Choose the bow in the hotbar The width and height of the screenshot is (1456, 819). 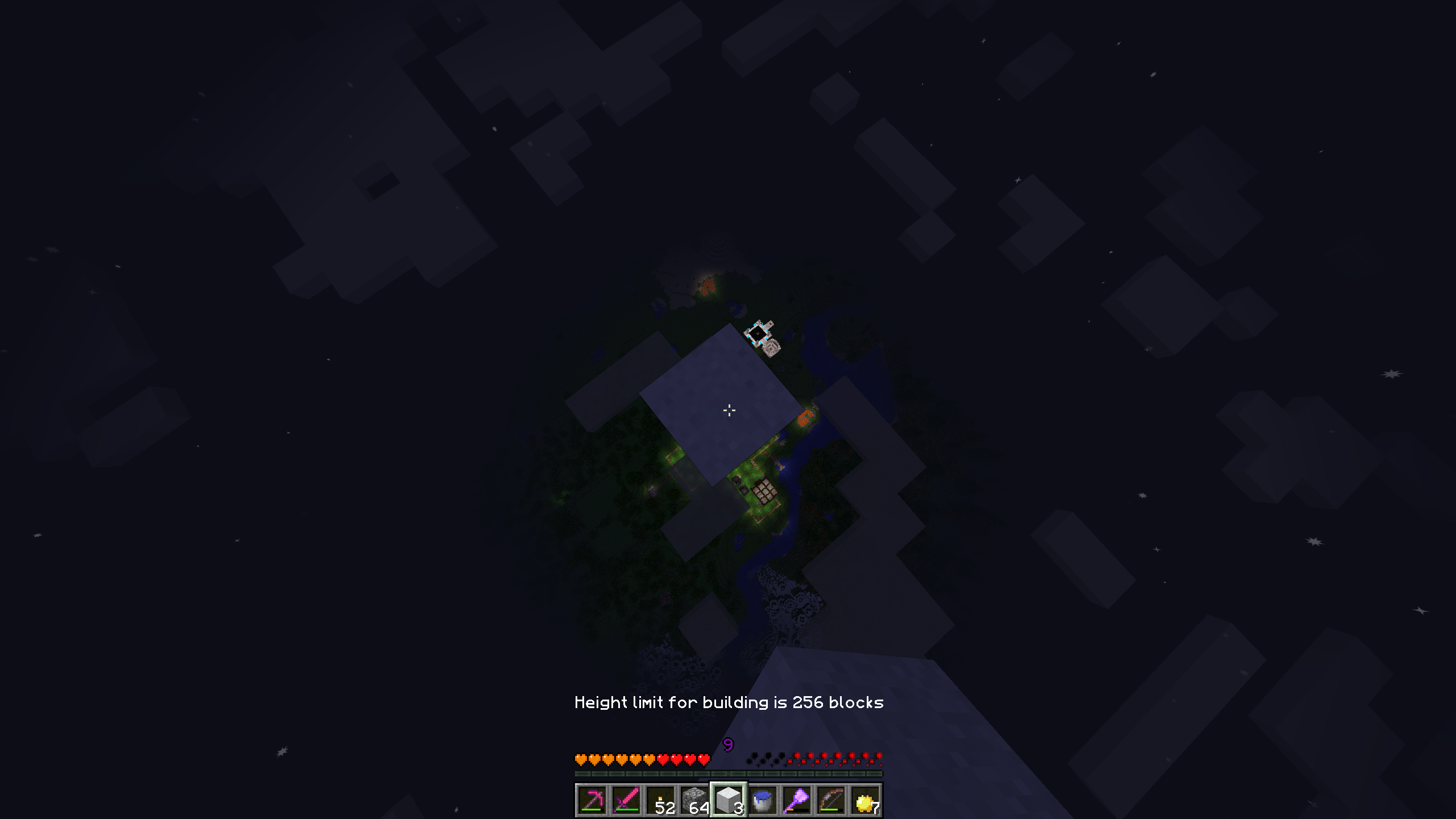point(831,800)
